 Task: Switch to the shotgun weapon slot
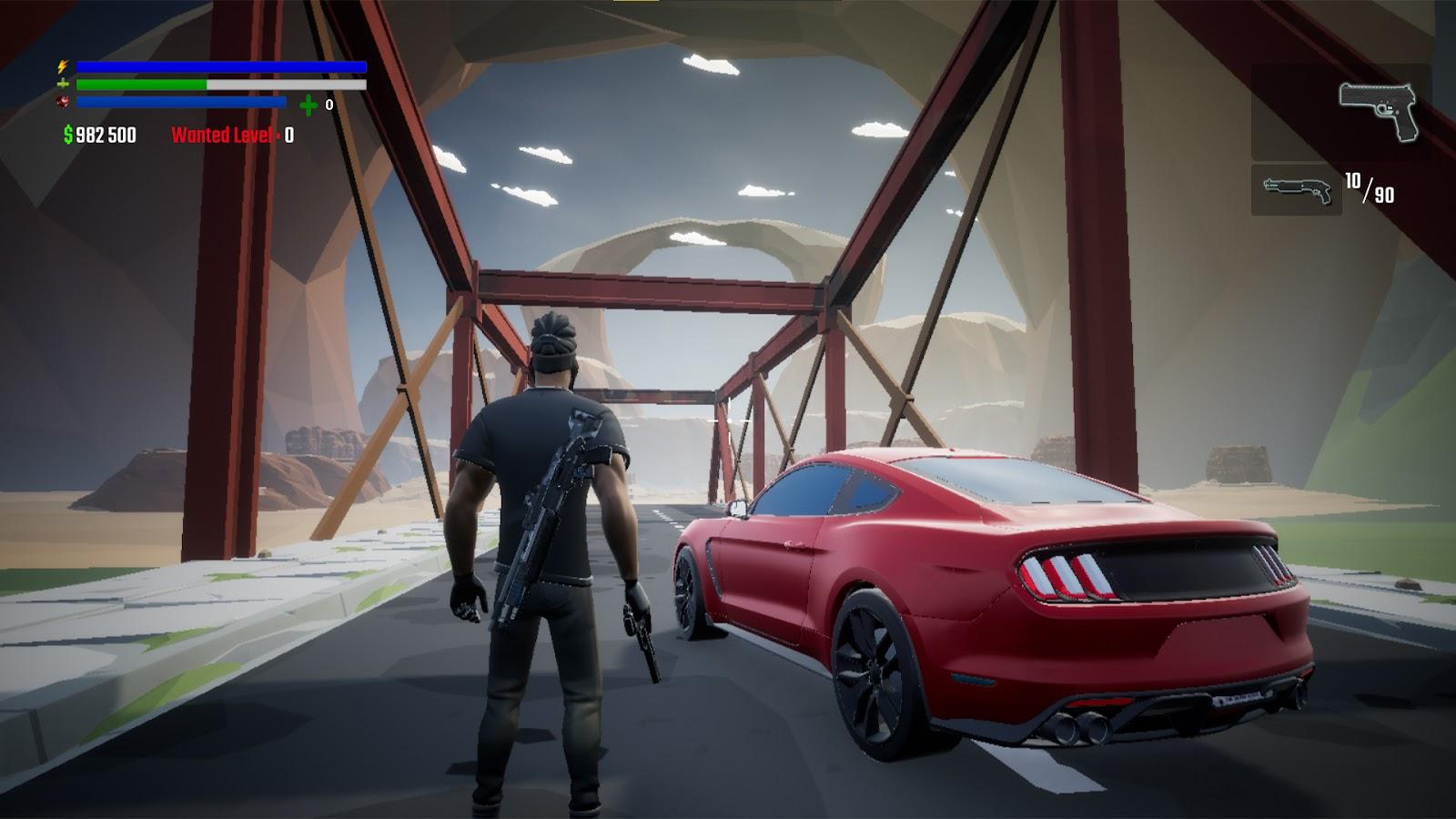pyautogui.click(x=1297, y=190)
